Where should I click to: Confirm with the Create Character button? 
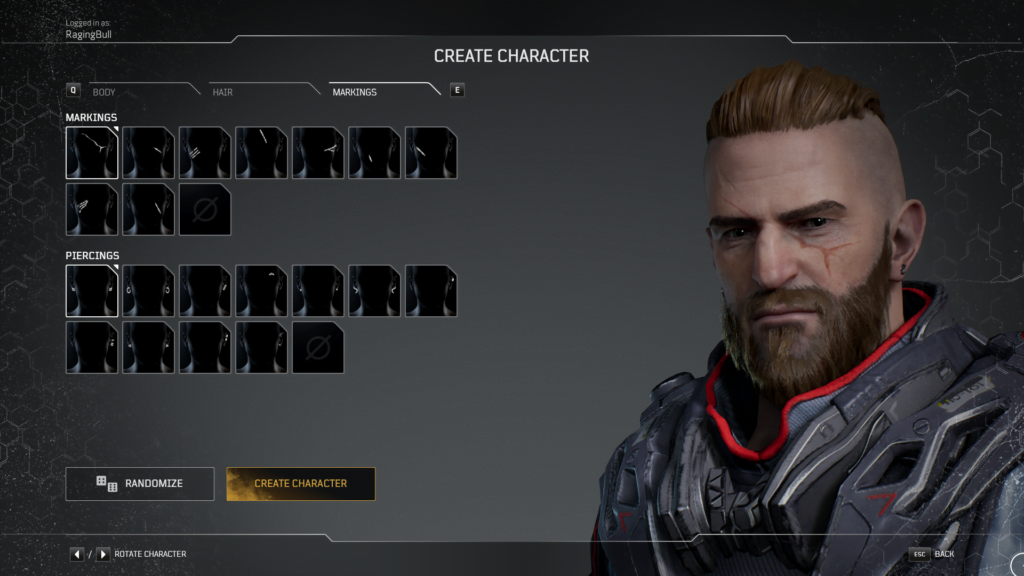pos(301,484)
